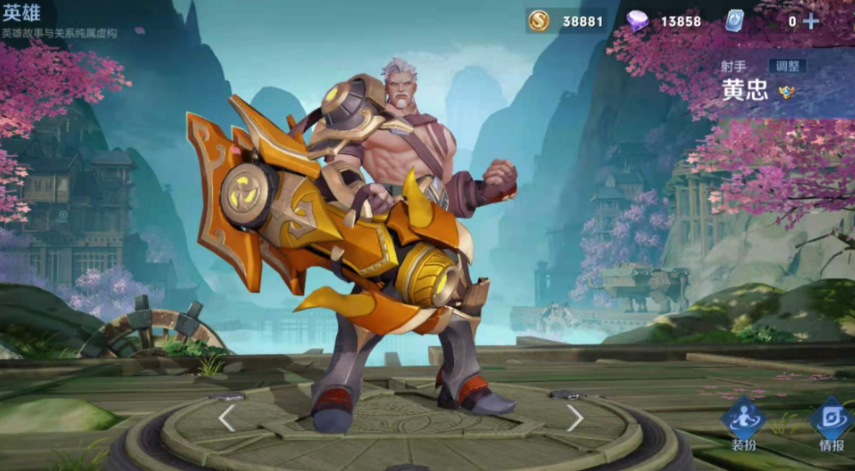Switch to the previous hero with left arrow
This screenshot has width=855, height=471.
pos(227,417)
